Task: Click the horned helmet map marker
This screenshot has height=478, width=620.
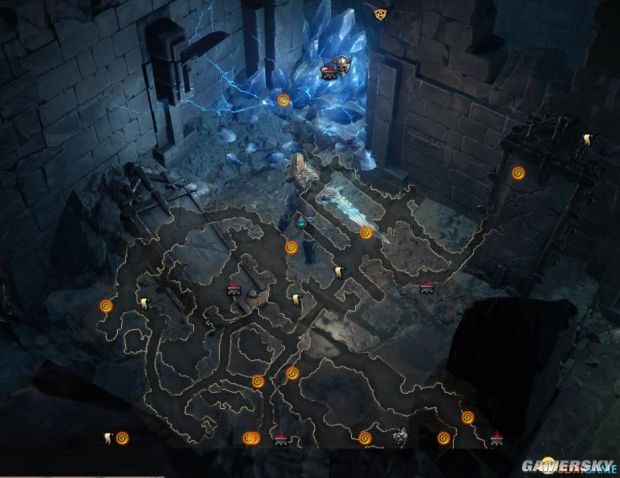Action: [341, 67]
